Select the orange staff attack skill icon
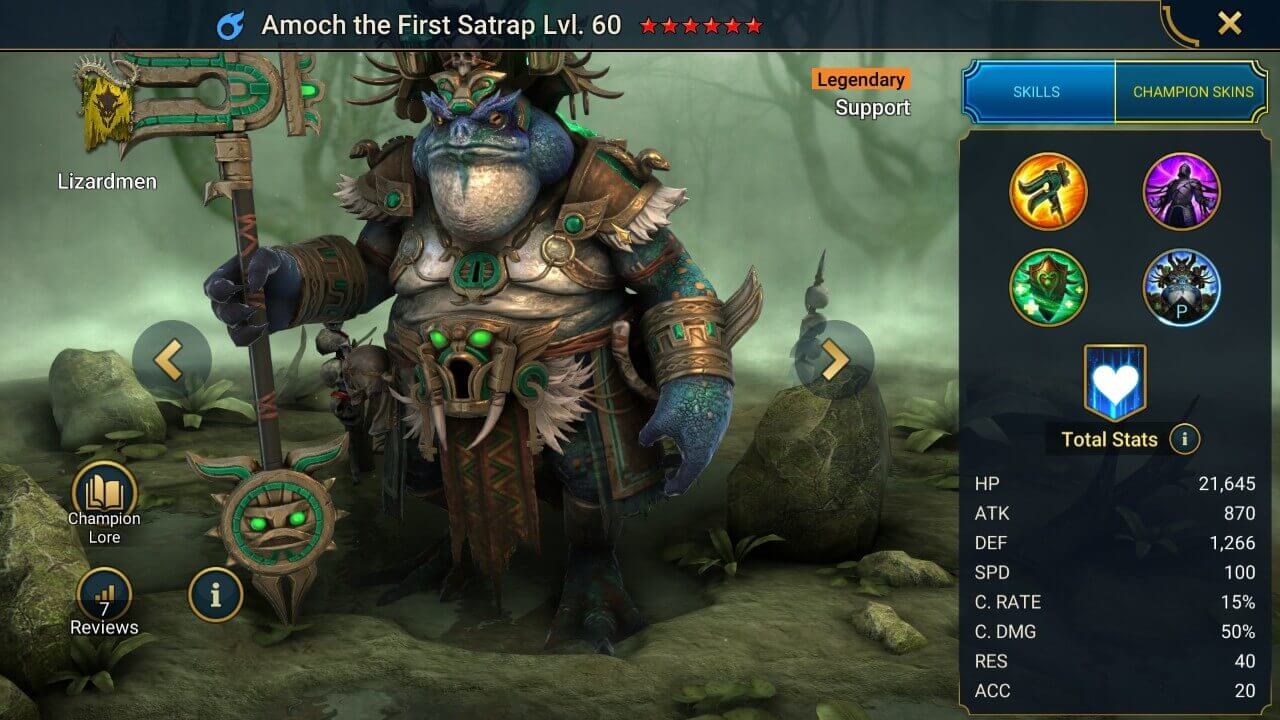 [1048, 191]
